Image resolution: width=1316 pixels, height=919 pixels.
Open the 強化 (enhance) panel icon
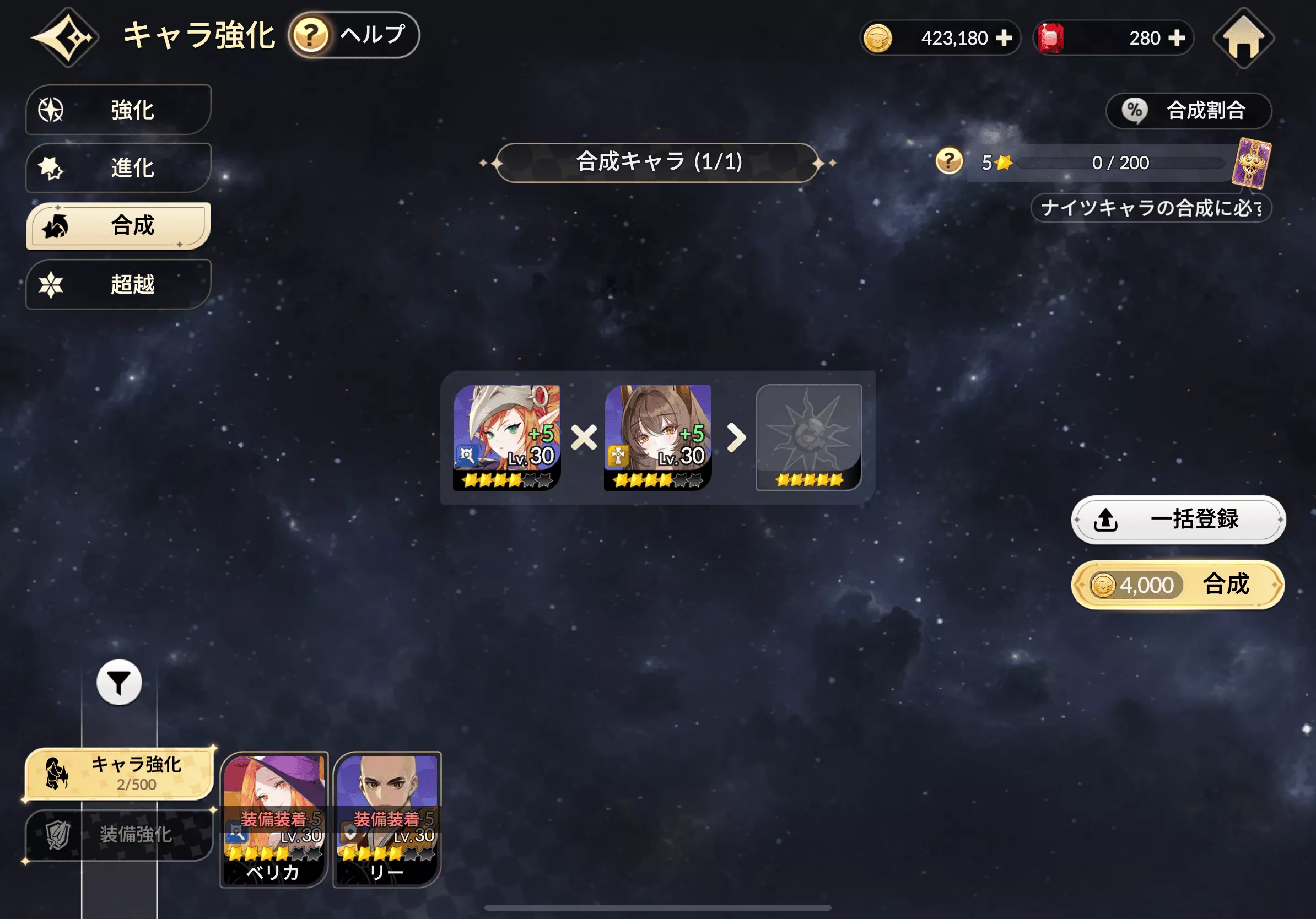click(53, 110)
